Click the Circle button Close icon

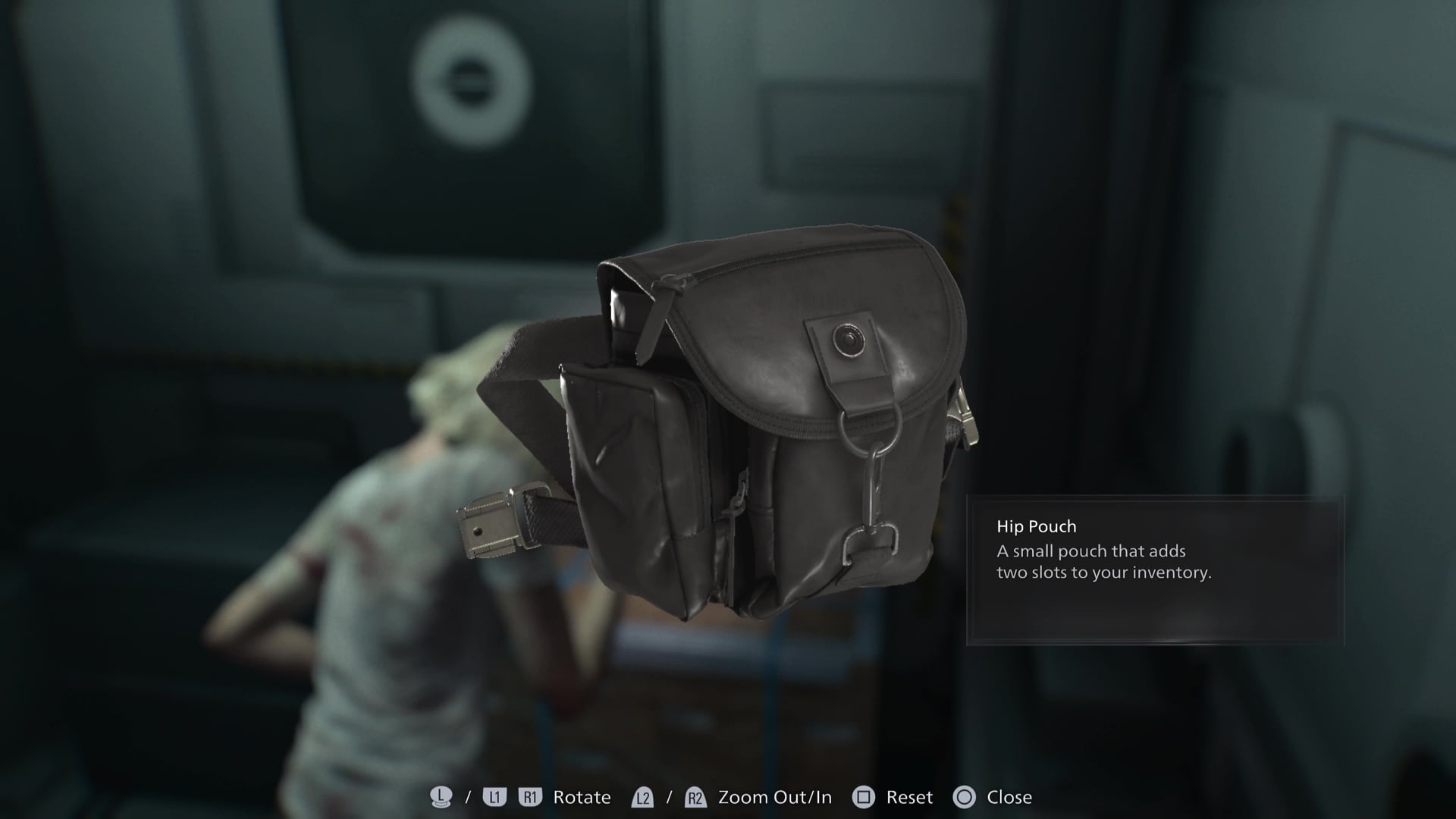tap(965, 797)
